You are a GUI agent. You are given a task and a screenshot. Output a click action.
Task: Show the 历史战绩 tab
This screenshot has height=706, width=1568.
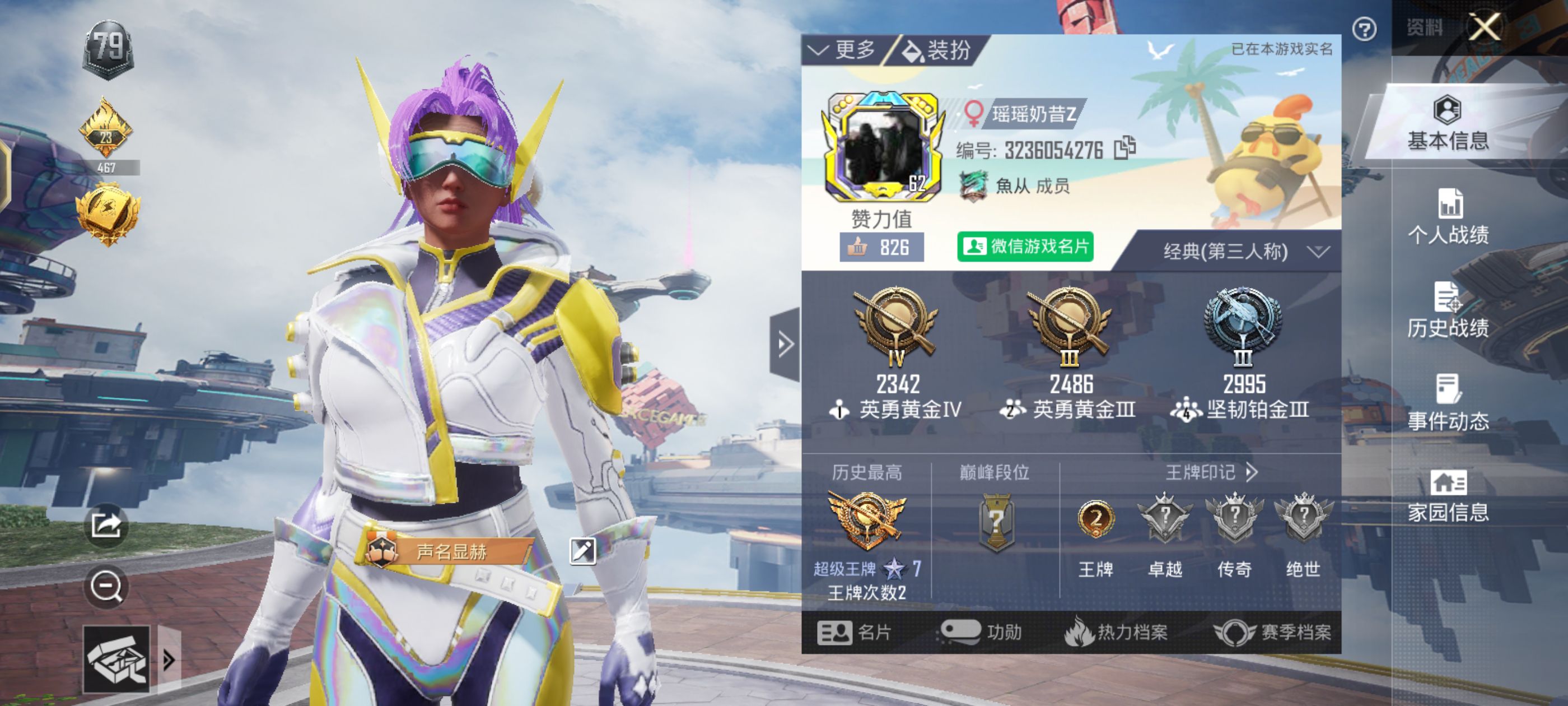[1448, 310]
